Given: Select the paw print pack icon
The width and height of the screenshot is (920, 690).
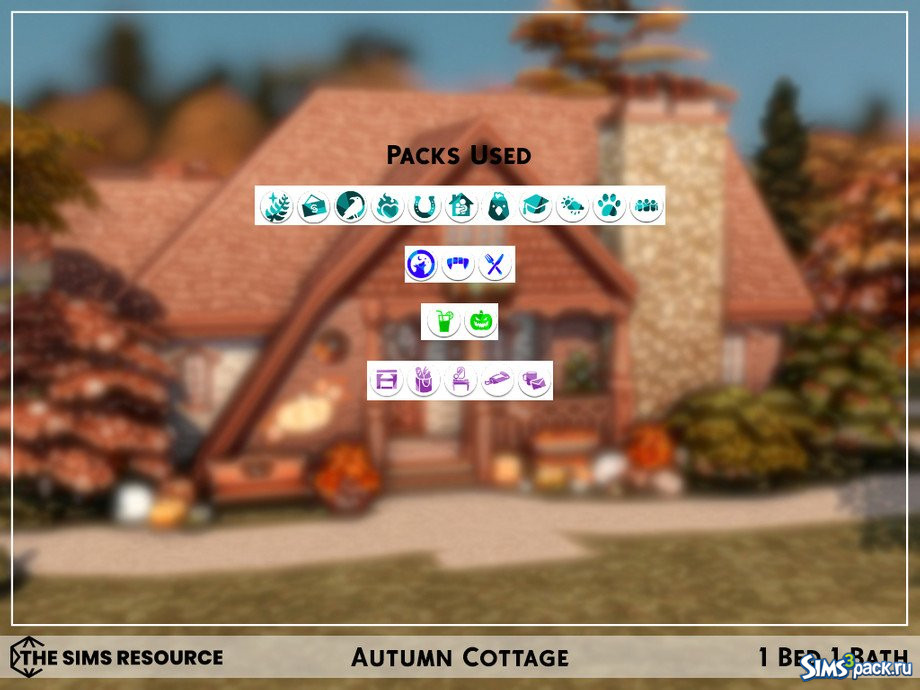Looking at the screenshot, I should pyautogui.click(x=609, y=207).
